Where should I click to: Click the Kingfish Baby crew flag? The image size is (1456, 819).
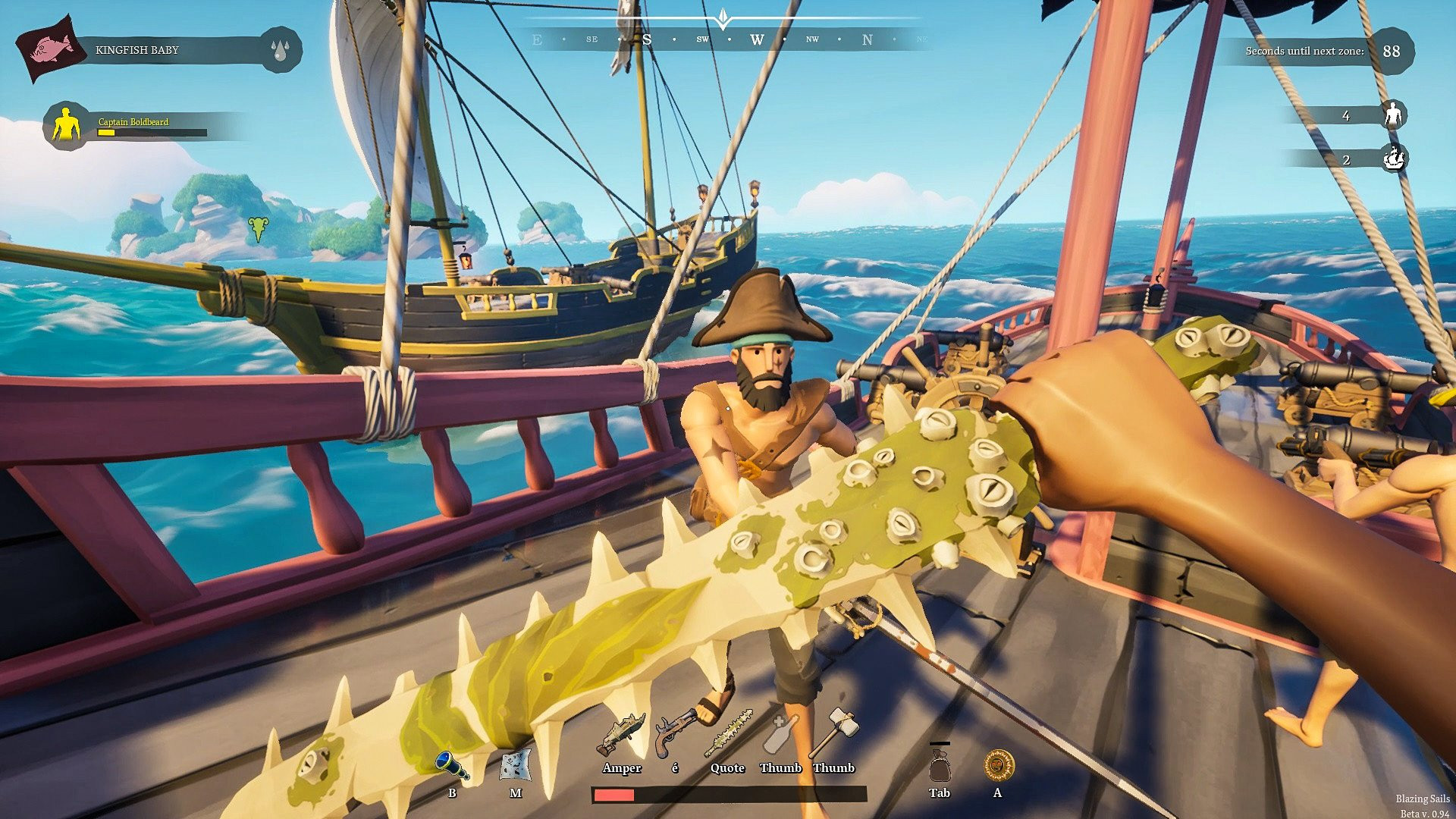[49, 50]
